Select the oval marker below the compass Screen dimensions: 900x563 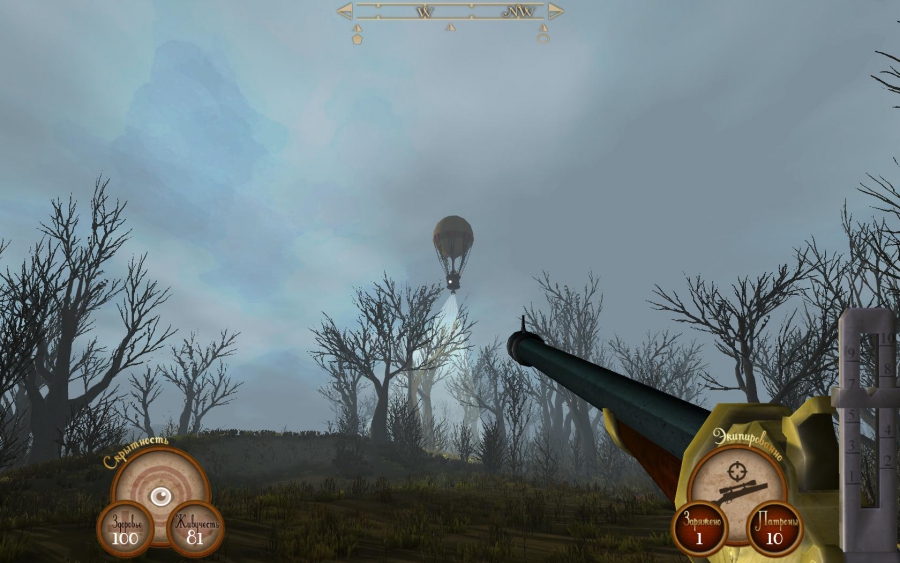pos(543,39)
